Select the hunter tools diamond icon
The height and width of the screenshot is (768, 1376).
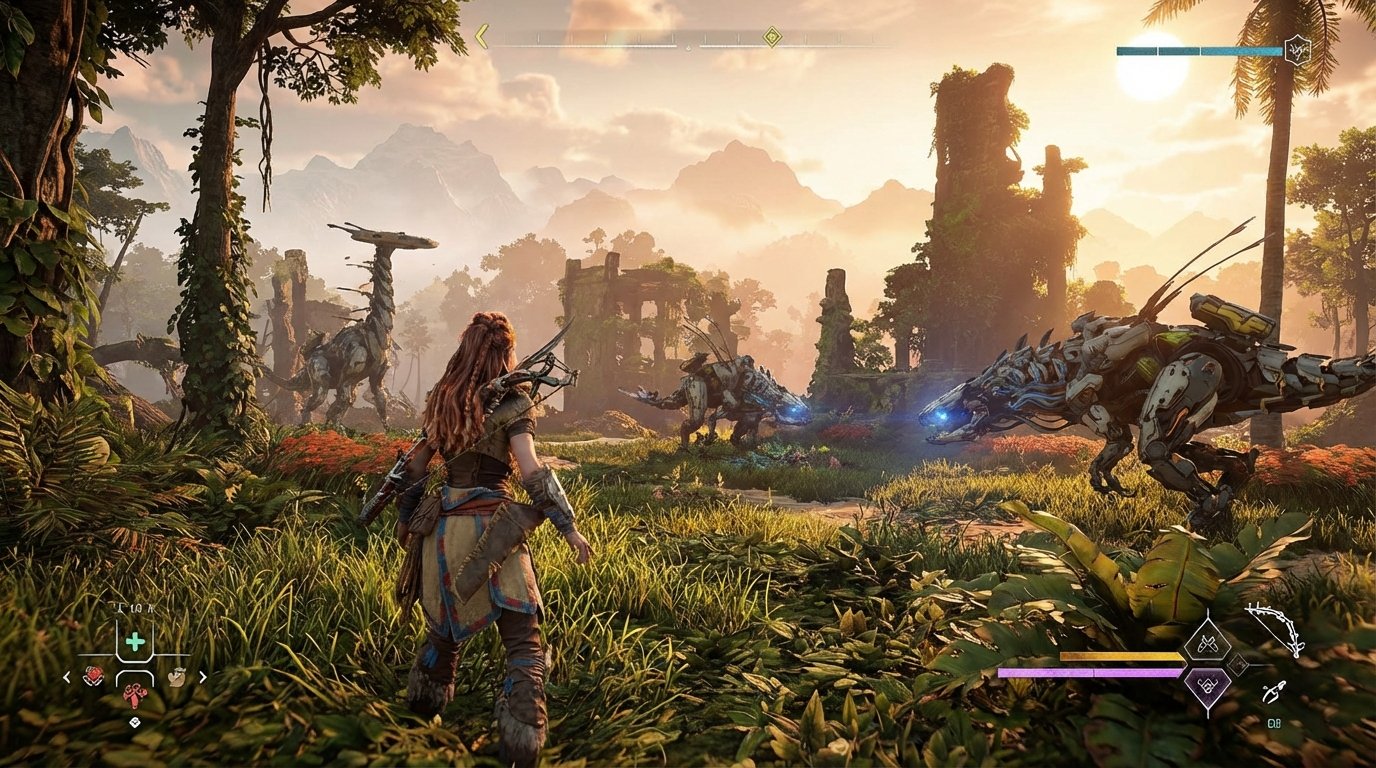click(x=1207, y=644)
